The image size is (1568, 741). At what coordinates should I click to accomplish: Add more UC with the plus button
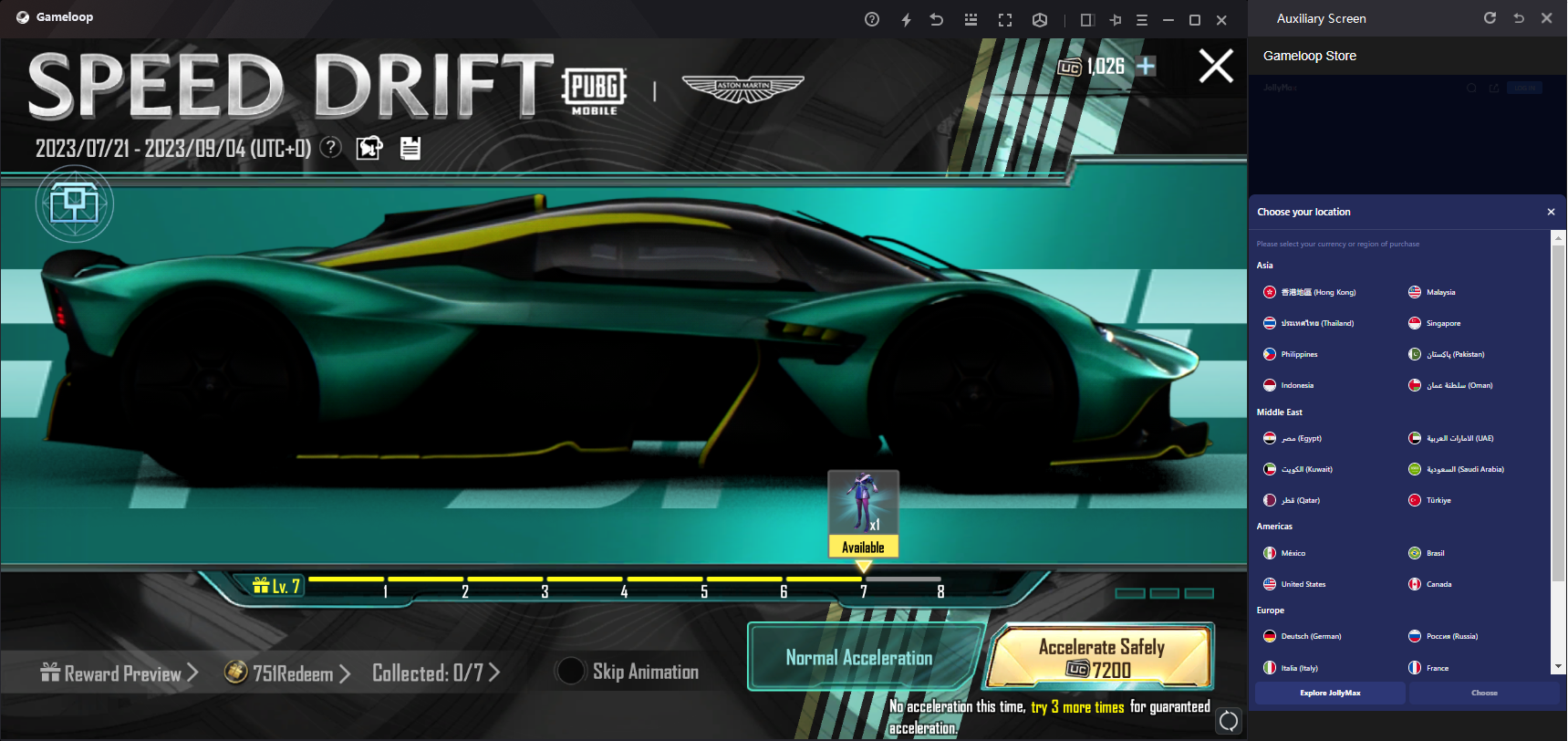point(1147,66)
